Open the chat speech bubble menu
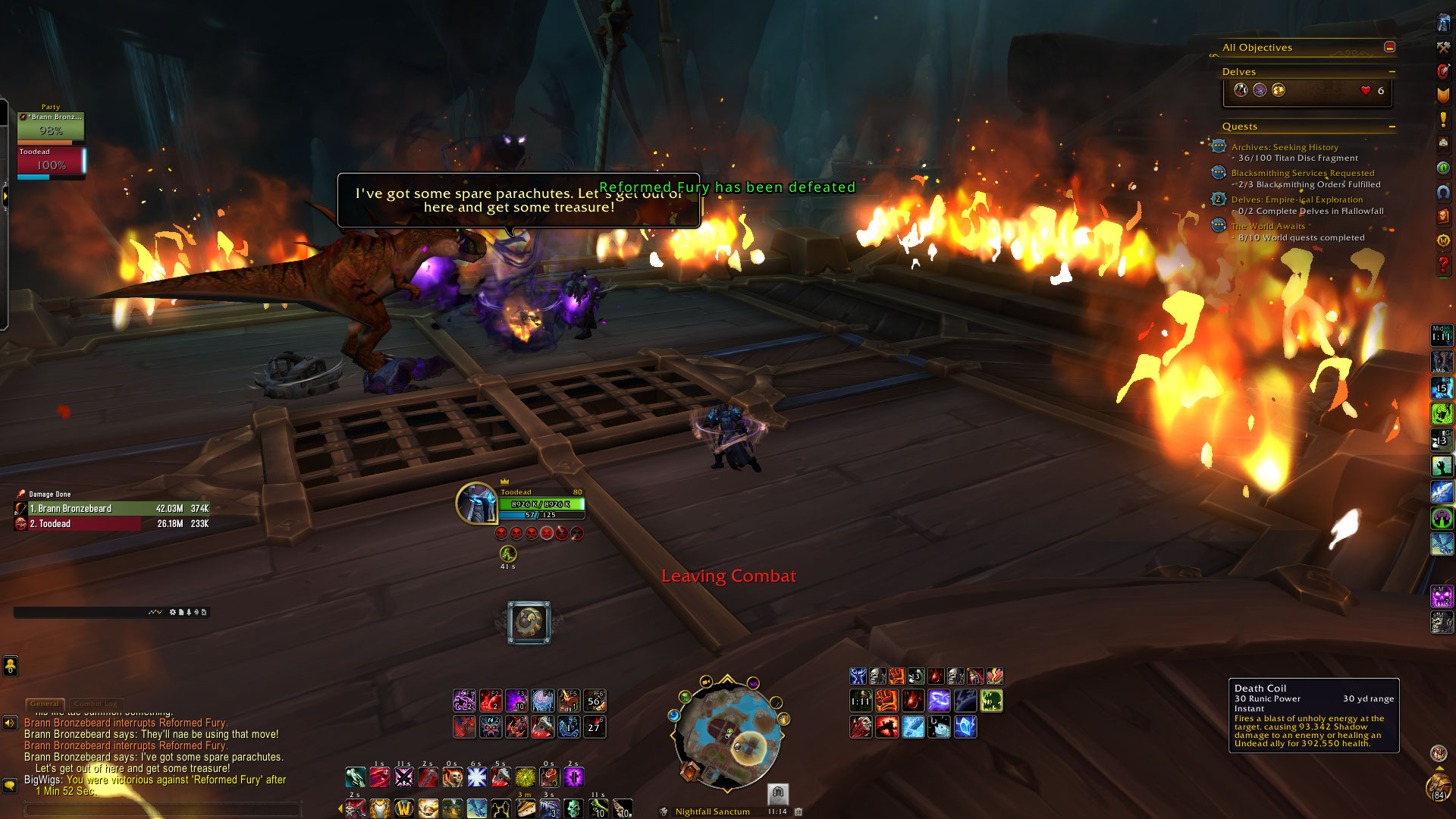The image size is (1456, 819). [10, 785]
